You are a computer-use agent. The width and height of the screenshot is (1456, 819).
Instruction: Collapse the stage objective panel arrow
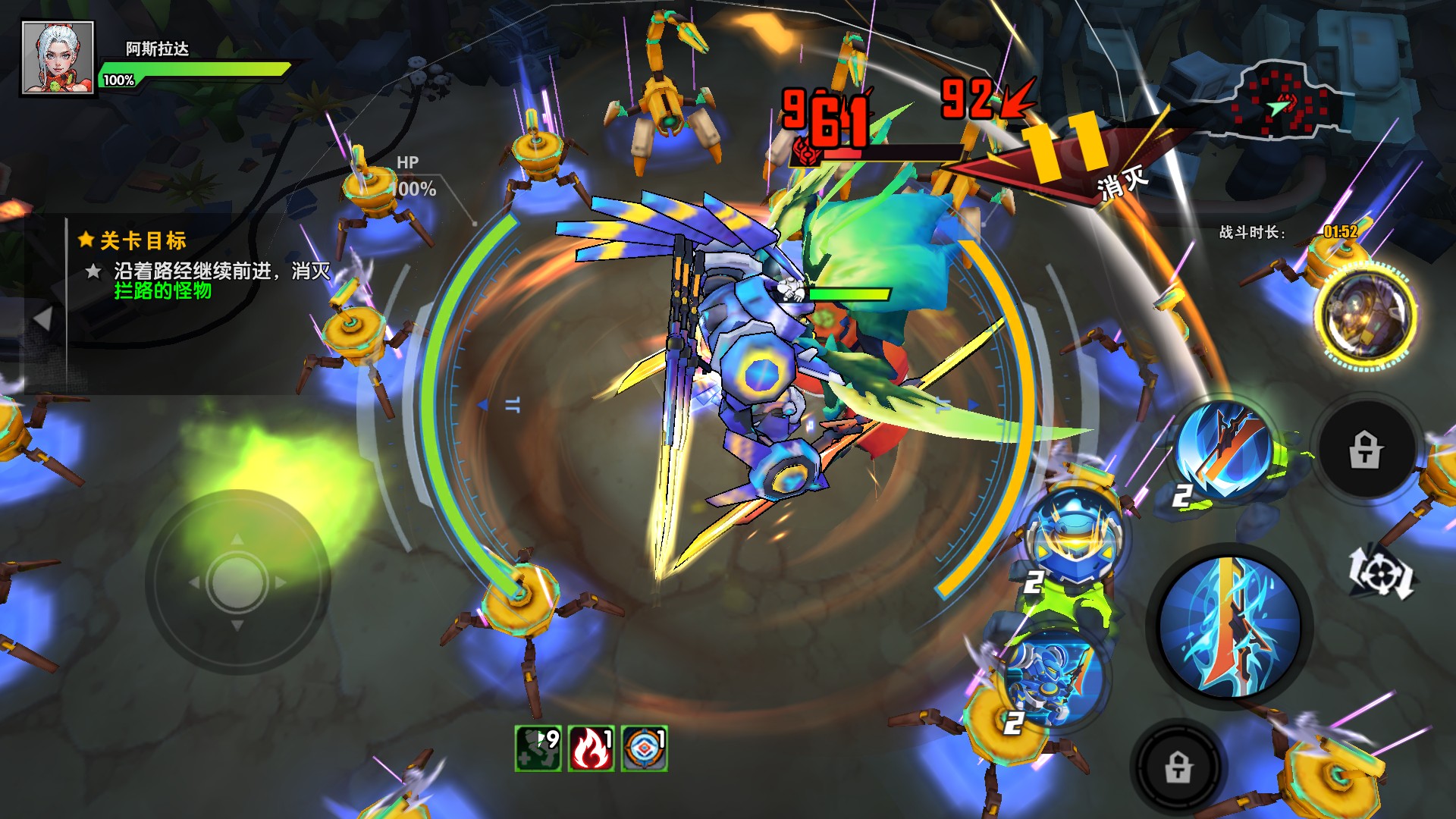click(x=43, y=318)
